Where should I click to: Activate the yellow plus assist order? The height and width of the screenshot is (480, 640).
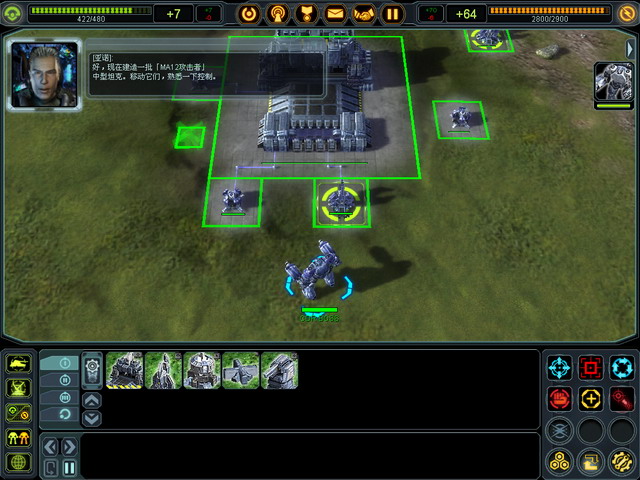(590, 399)
